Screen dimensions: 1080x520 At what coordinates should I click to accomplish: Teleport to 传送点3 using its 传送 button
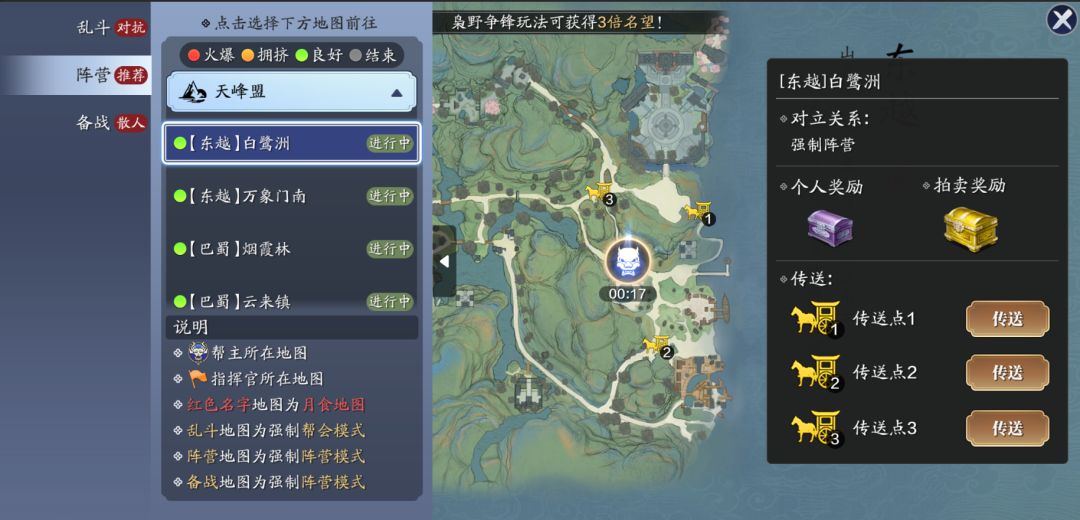[1006, 428]
